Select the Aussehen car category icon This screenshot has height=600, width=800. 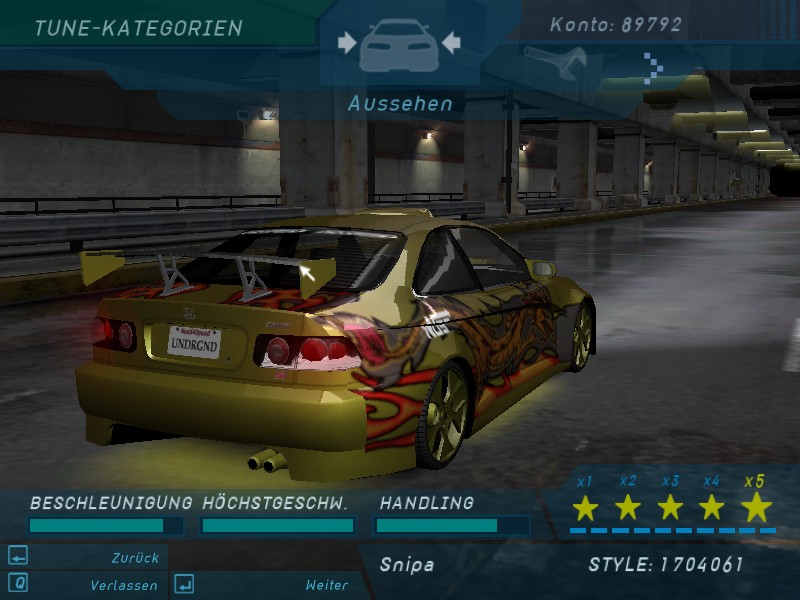click(x=398, y=44)
